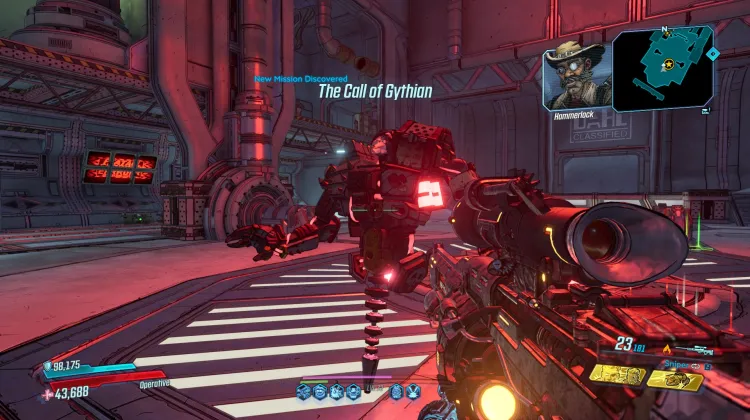Select The Call of Gythian mission notification

(375, 91)
